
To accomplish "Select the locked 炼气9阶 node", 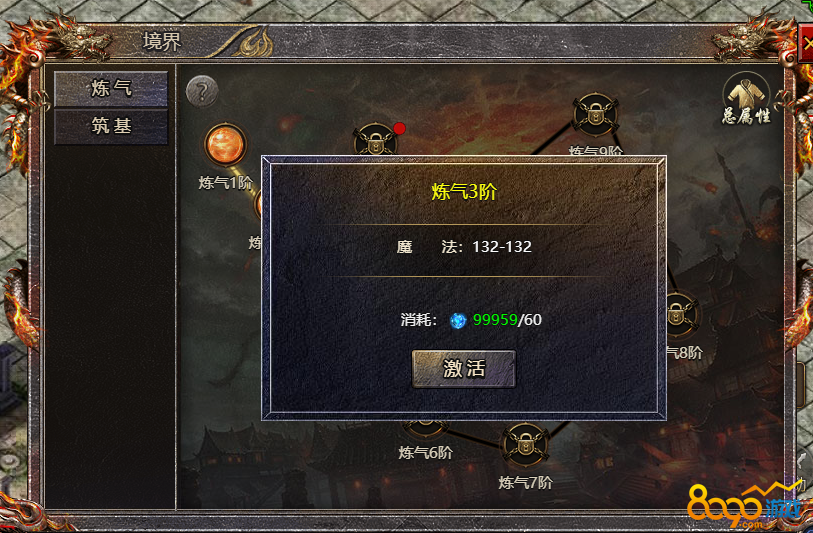I will pos(595,115).
